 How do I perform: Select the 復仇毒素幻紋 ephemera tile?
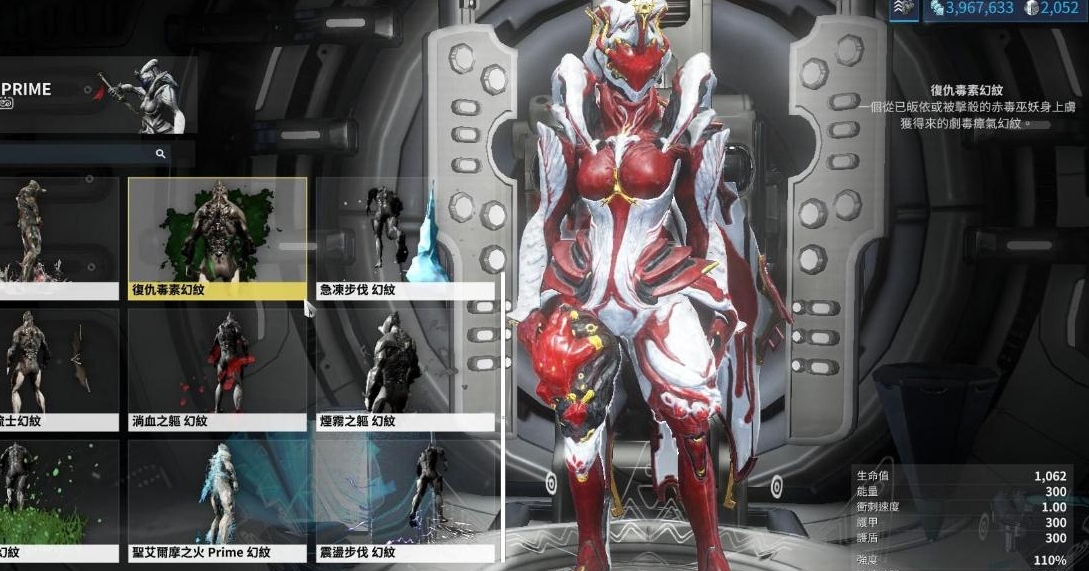(x=217, y=238)
